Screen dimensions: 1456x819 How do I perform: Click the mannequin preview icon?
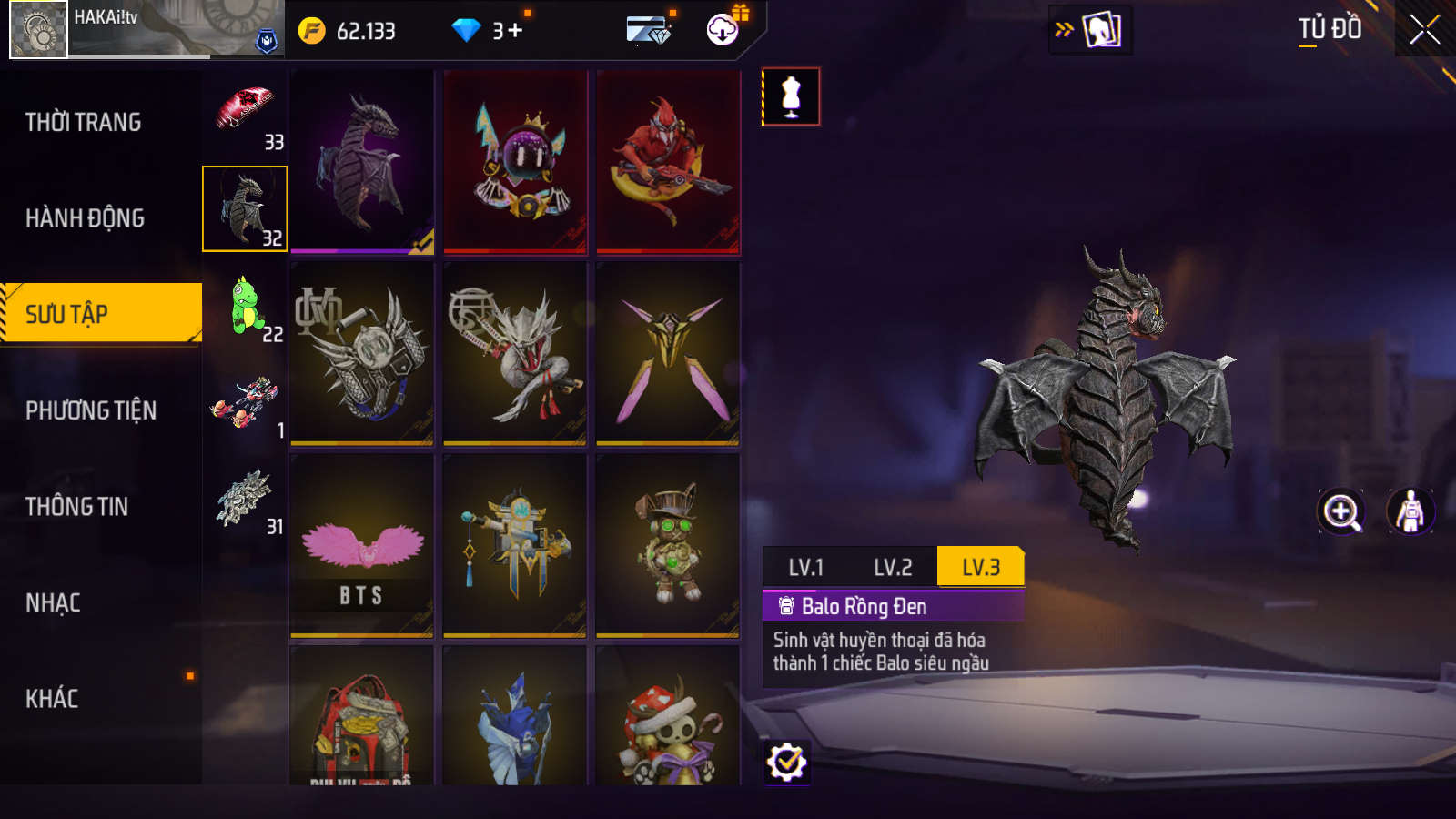(791, 96)
